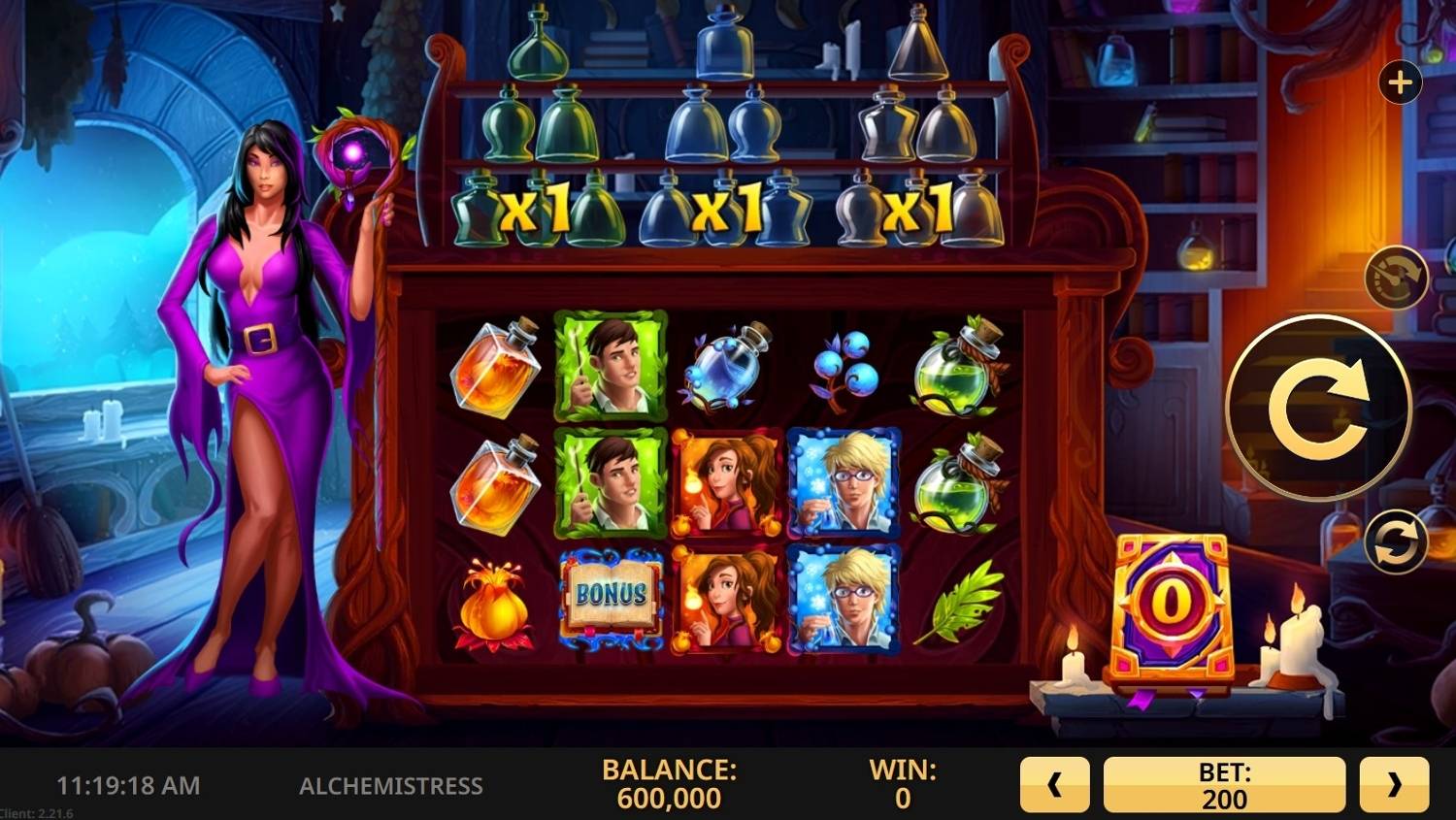Viewport: 1456px width, 820px height.
Task: Click the bonus book counter showing 0
Action: (x=1172, y=602)
